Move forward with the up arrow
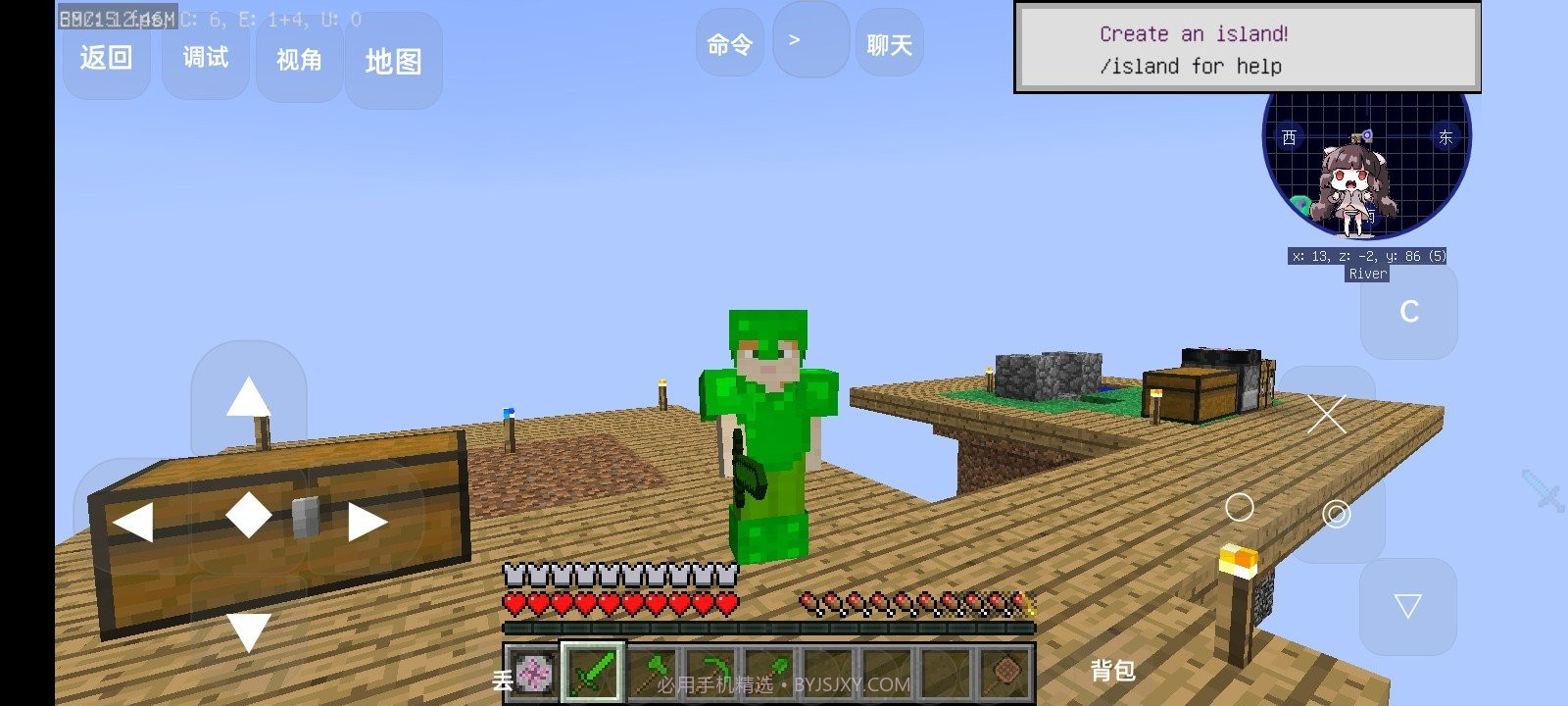Viewport: 1568px width, 706px height. pos(248,396)
